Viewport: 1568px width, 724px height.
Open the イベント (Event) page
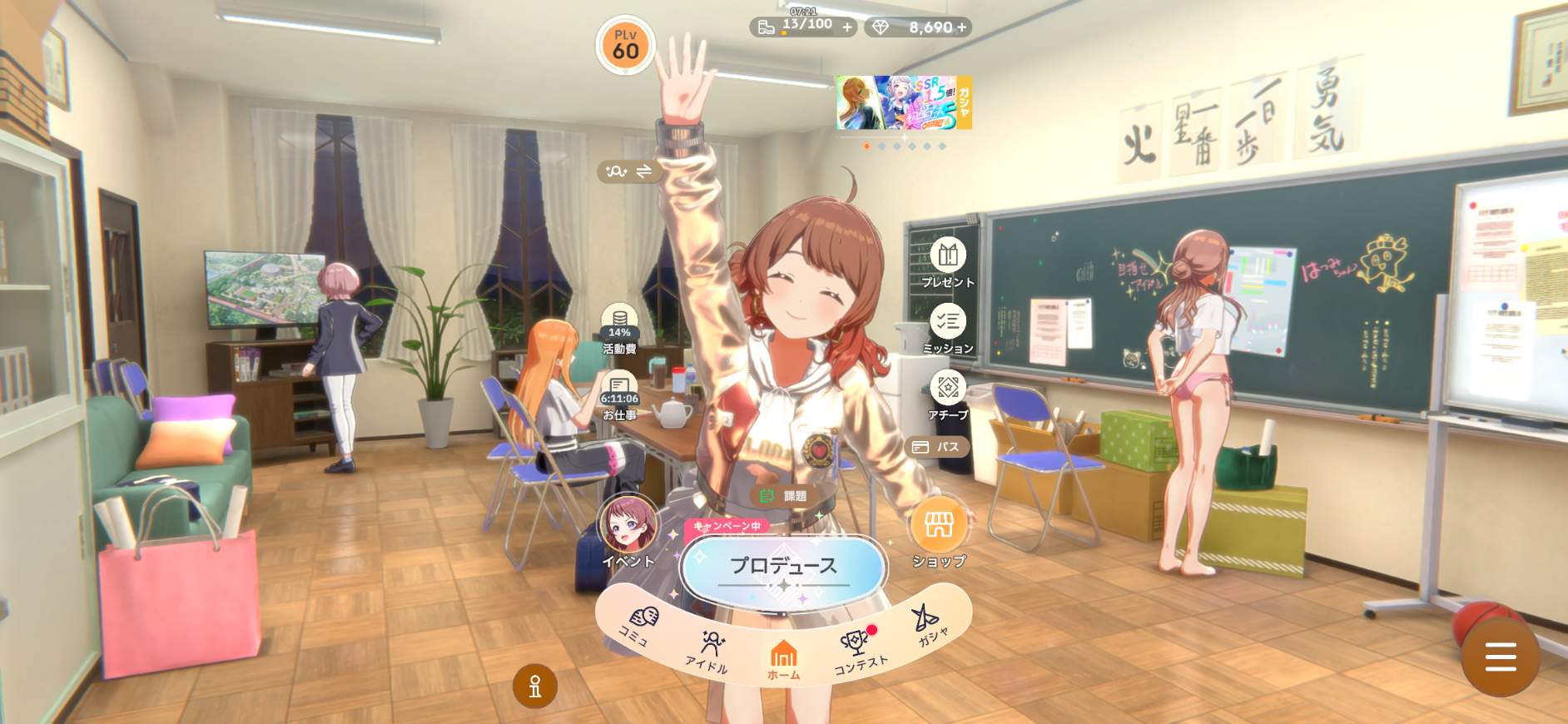click(628, 533)
